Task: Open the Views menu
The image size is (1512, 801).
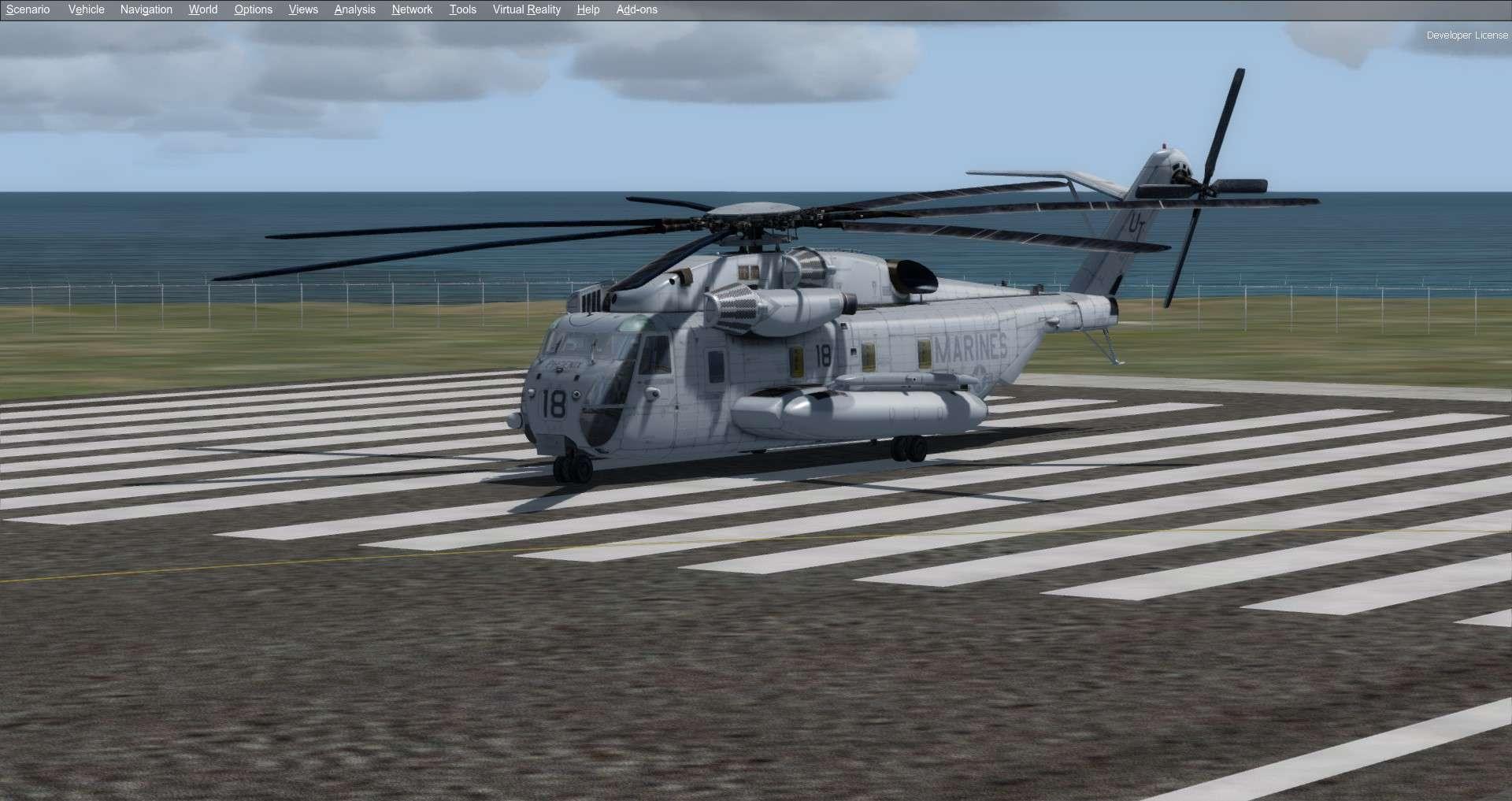Action: pos(302,9)
